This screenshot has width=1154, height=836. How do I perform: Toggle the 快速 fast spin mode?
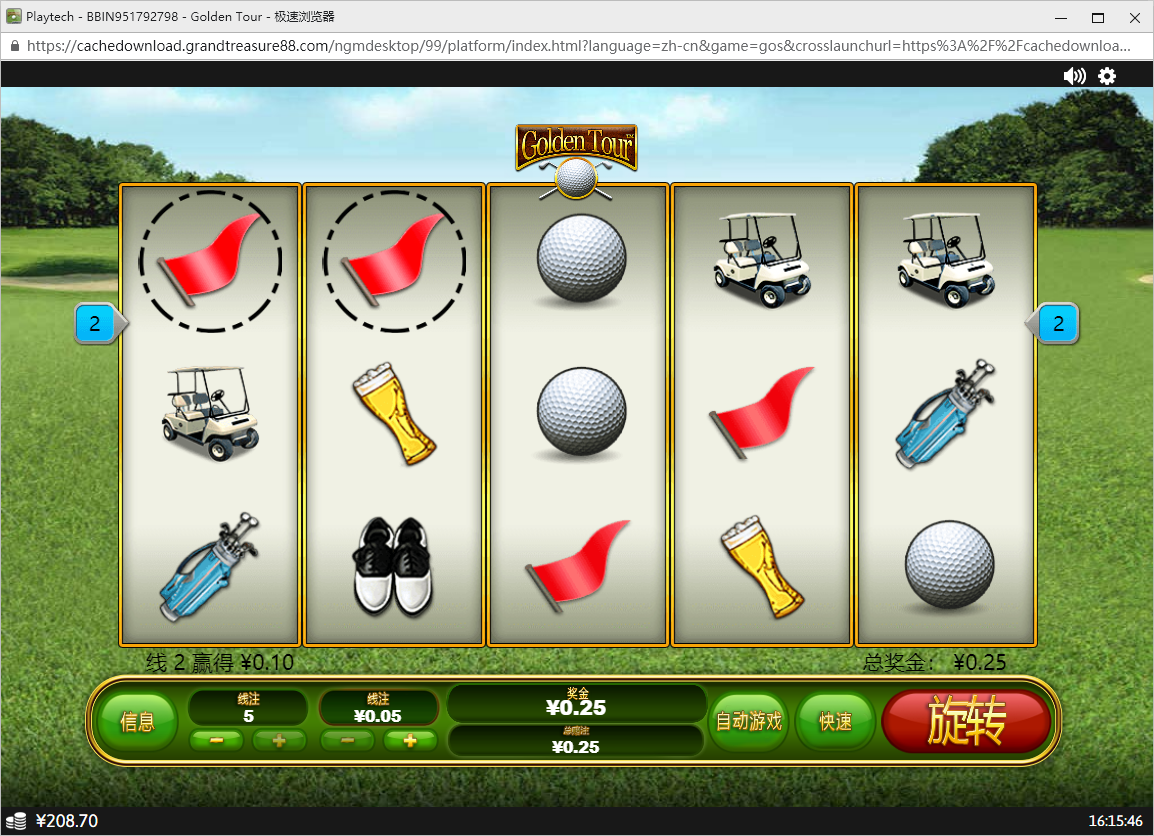[x=835, y=721]
